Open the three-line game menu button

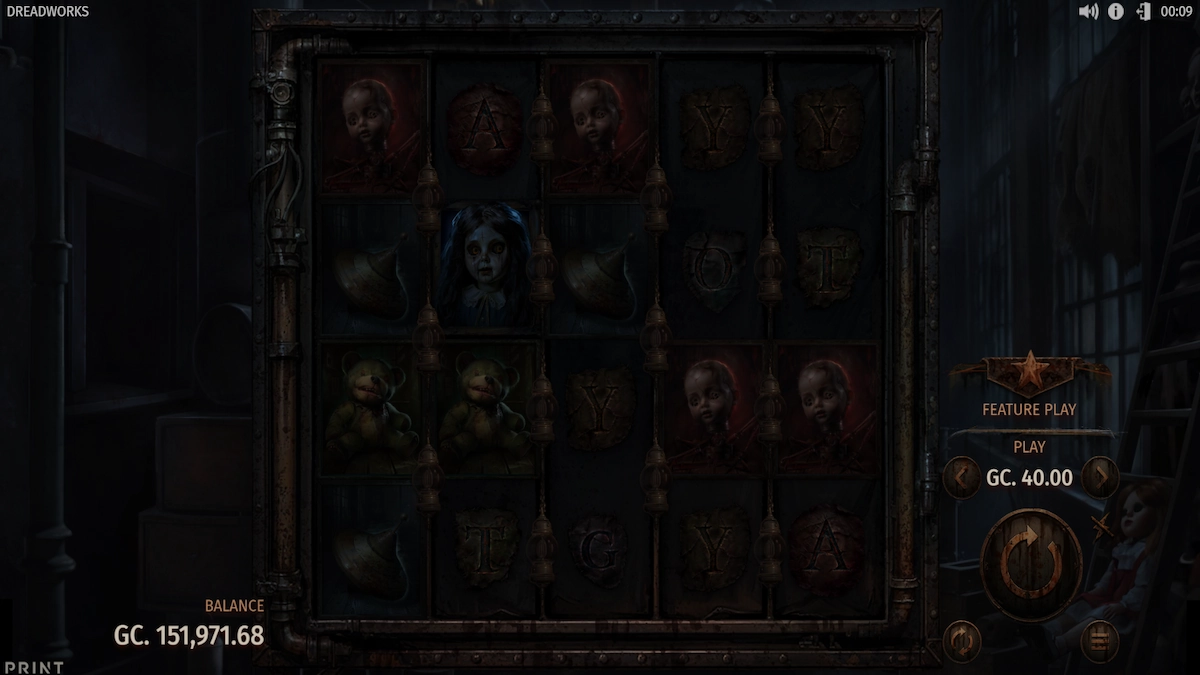click(x=1099, y=640)
